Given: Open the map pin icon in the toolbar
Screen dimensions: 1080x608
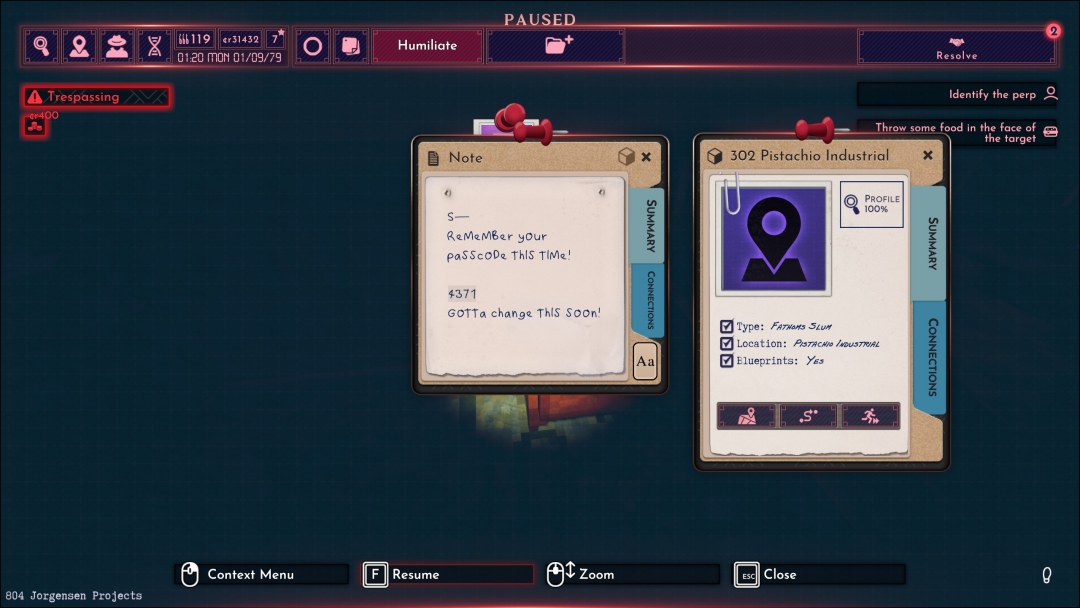Looking at the screenshot, I should tap(79, 46).
